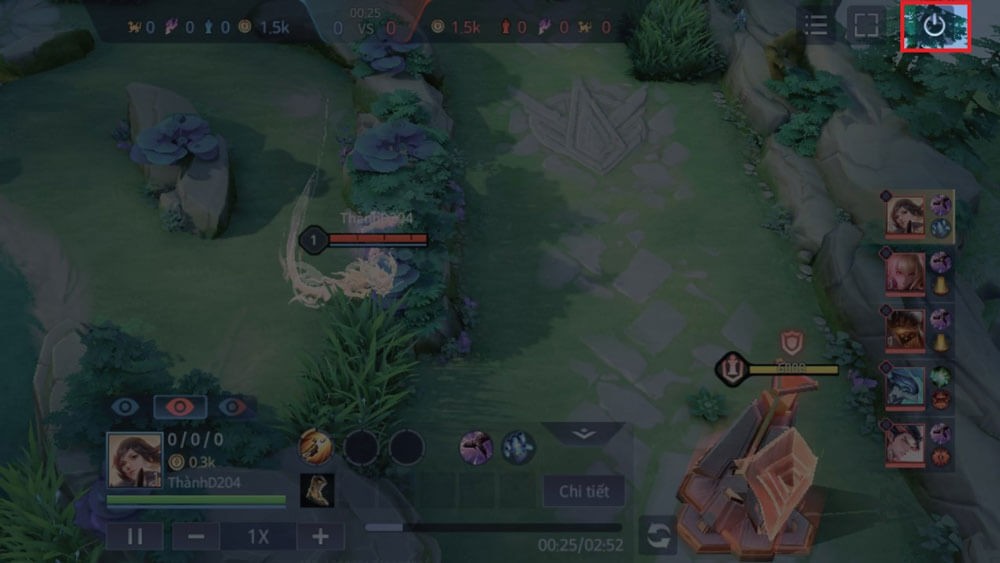
Task: Click the circular arrows swap button
Action: click(x=658, y=535)
